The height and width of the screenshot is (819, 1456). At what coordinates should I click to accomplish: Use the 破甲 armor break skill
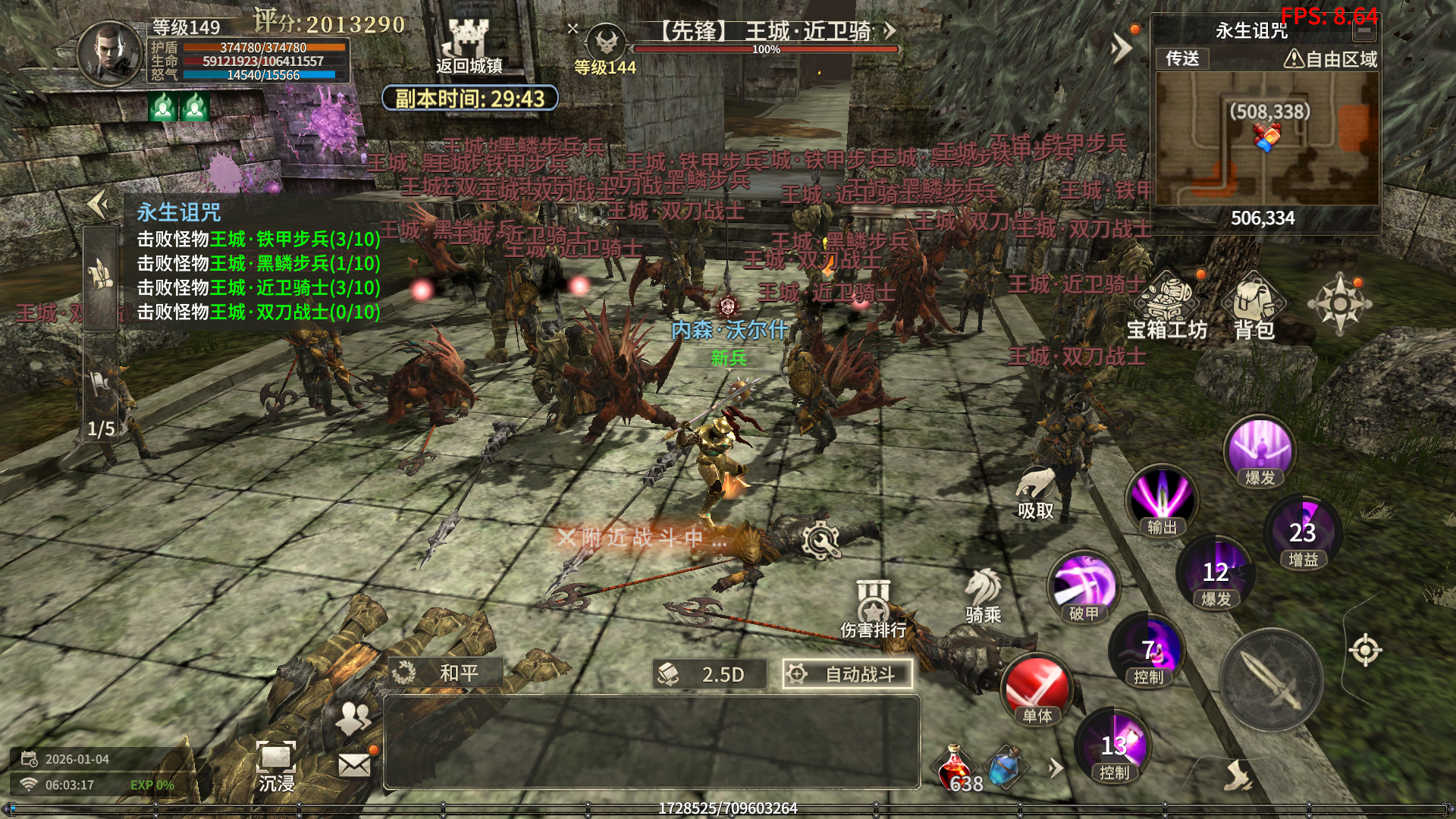click(x=1084, y=586)
